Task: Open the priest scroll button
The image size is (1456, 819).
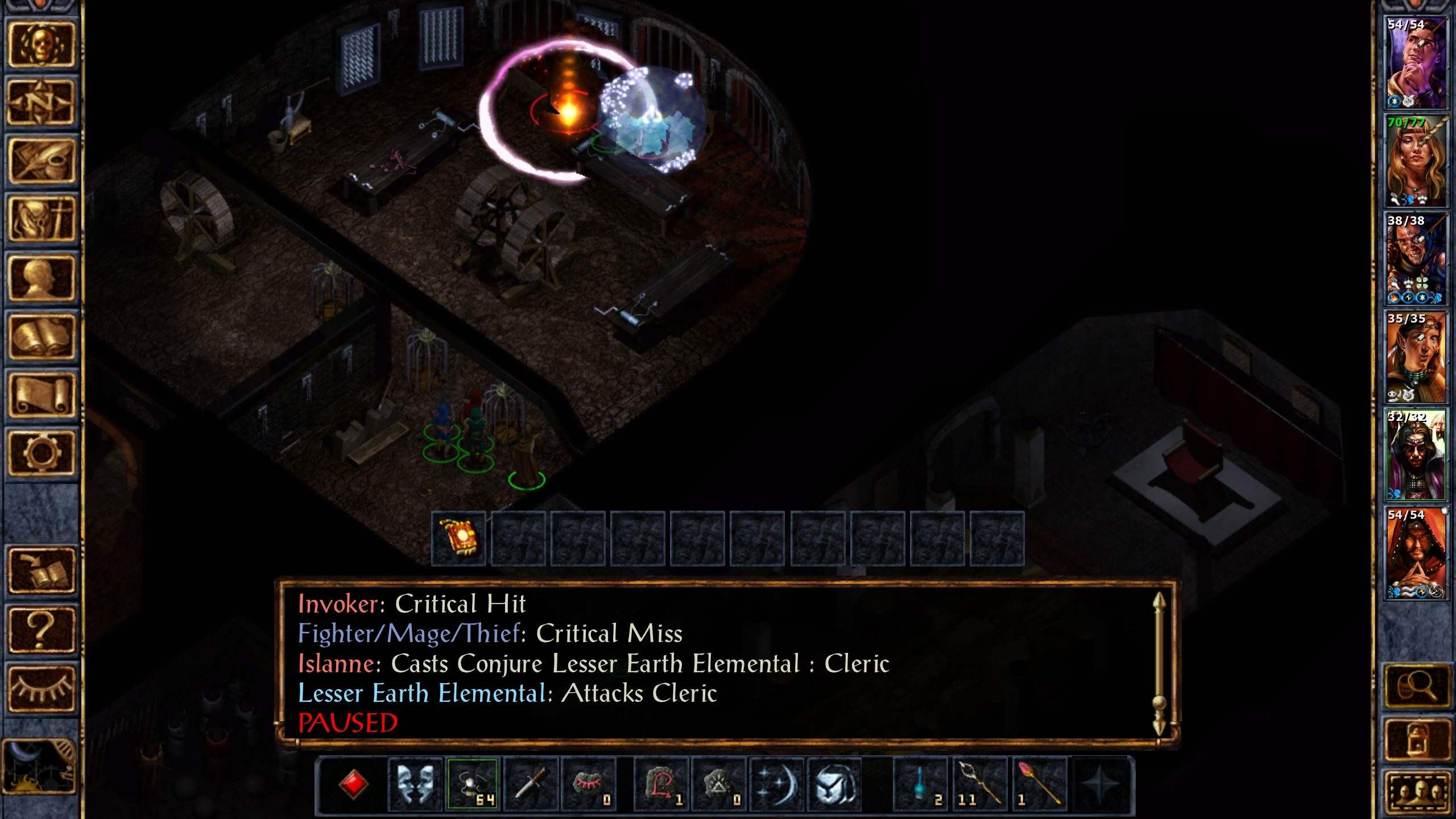Action: pos(41,395)
